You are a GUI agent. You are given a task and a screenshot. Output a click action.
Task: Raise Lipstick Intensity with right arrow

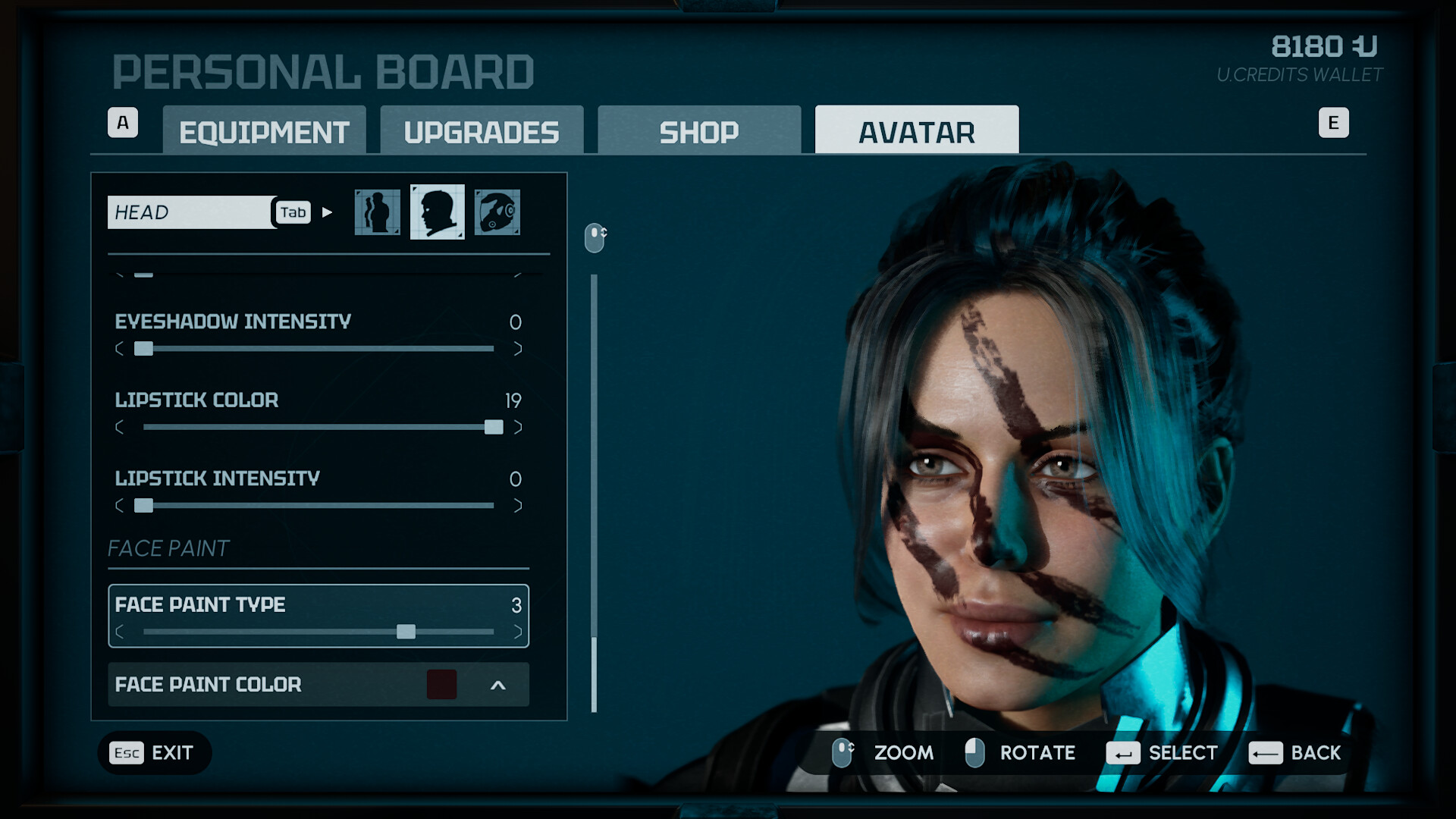[x=518, y=506]
